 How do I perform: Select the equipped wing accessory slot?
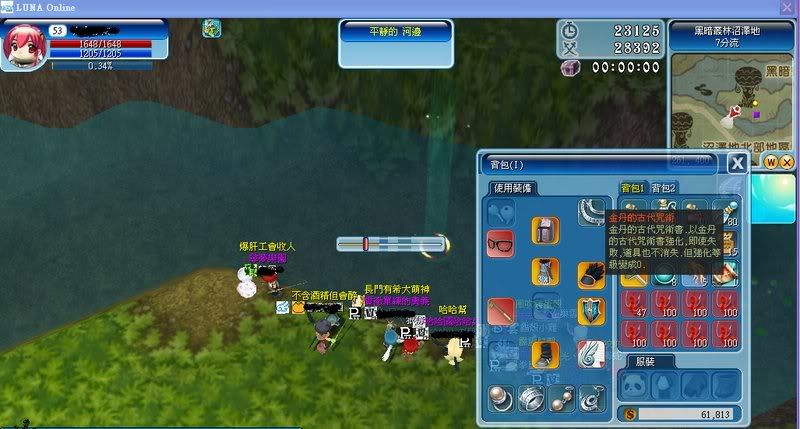tap(591, 353)
